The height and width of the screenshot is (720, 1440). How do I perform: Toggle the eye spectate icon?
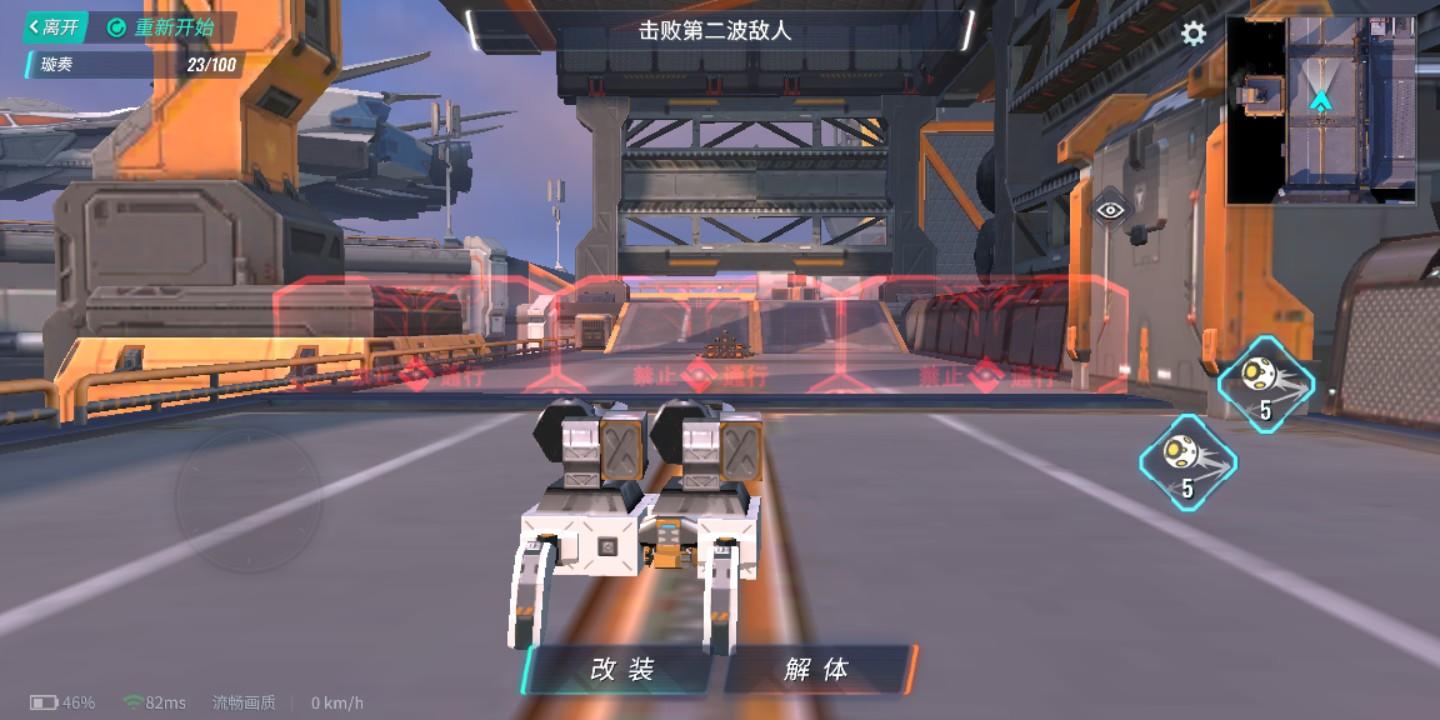[1110, 210]
